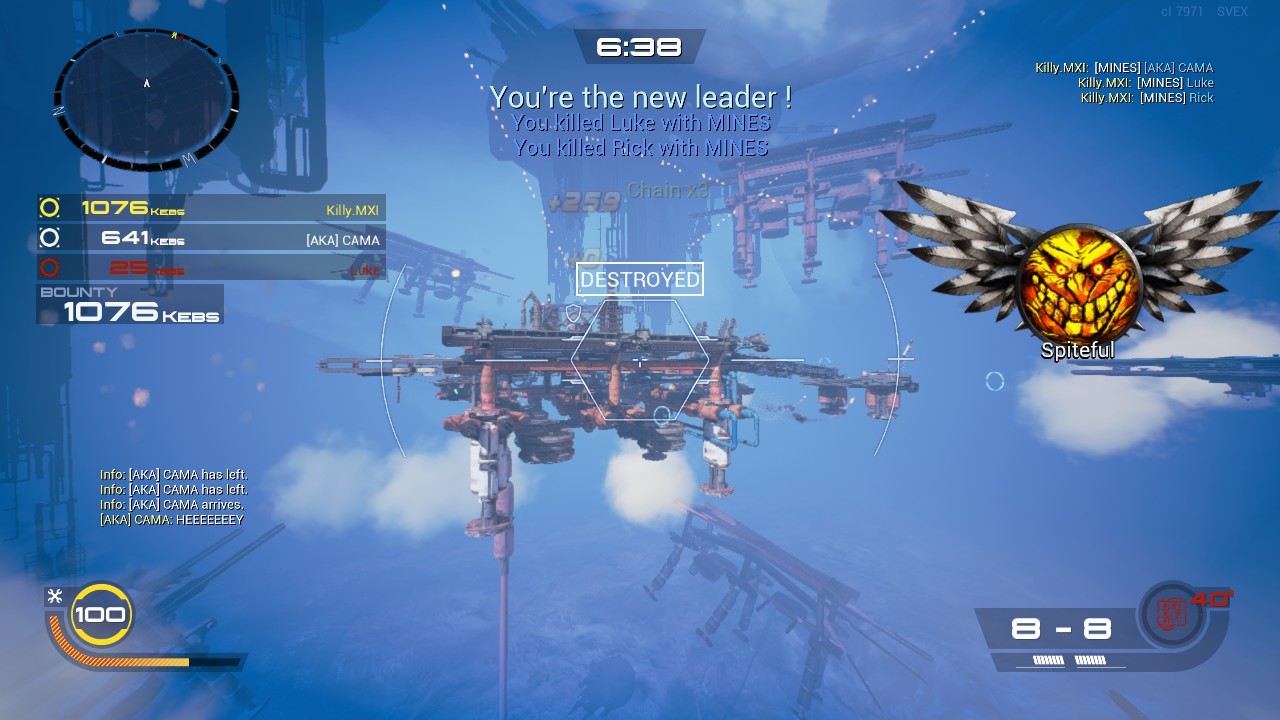Viewport: 1280px width, 720px height.
Task: Click the 6:38 match timer
Action: pyautogui.click(x=639, y=46)
